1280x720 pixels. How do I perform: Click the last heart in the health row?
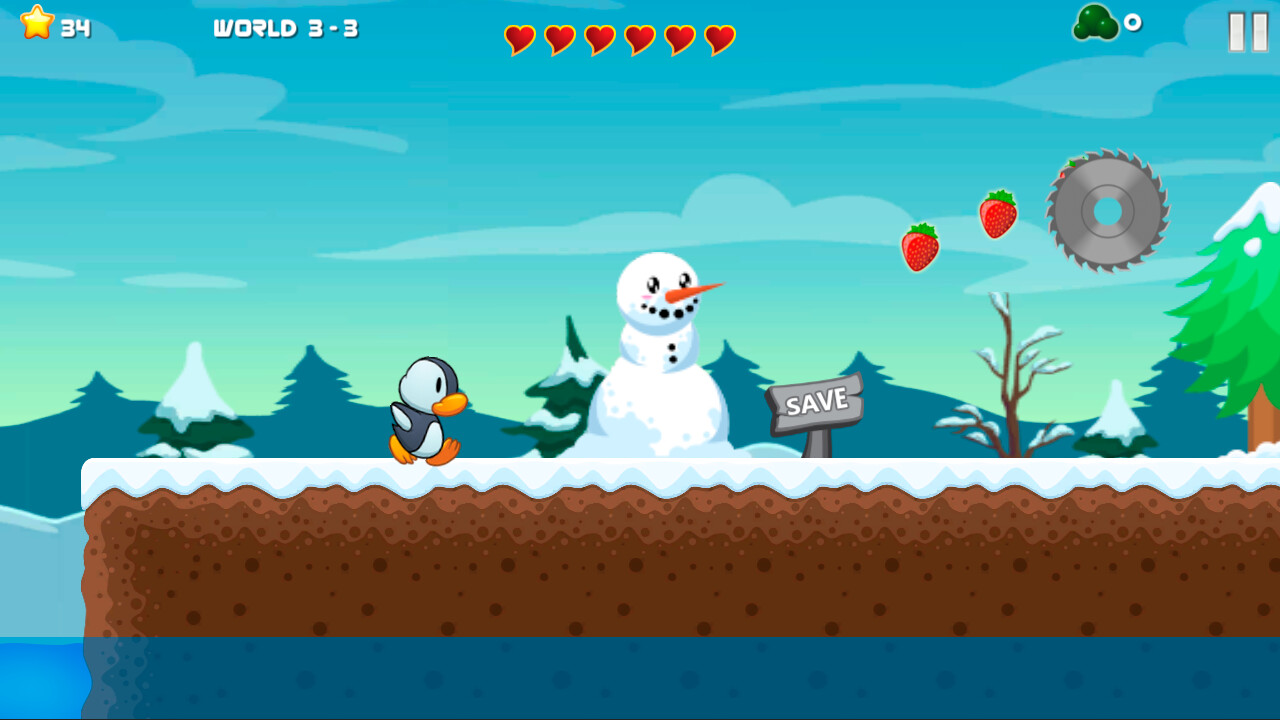click(x=718, y=40)
